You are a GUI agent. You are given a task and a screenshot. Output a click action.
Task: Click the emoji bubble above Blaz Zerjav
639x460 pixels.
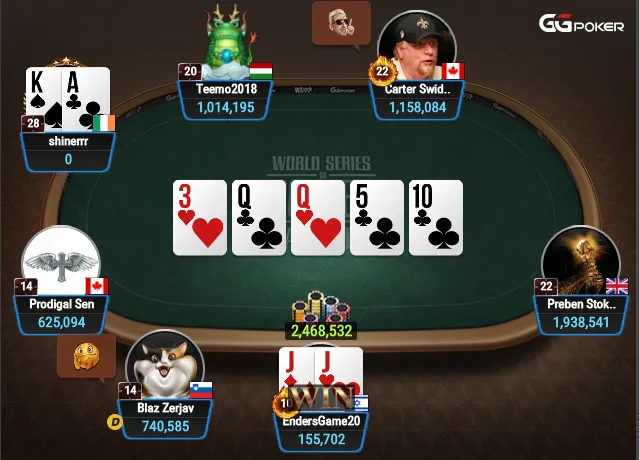tap(84, 355)
